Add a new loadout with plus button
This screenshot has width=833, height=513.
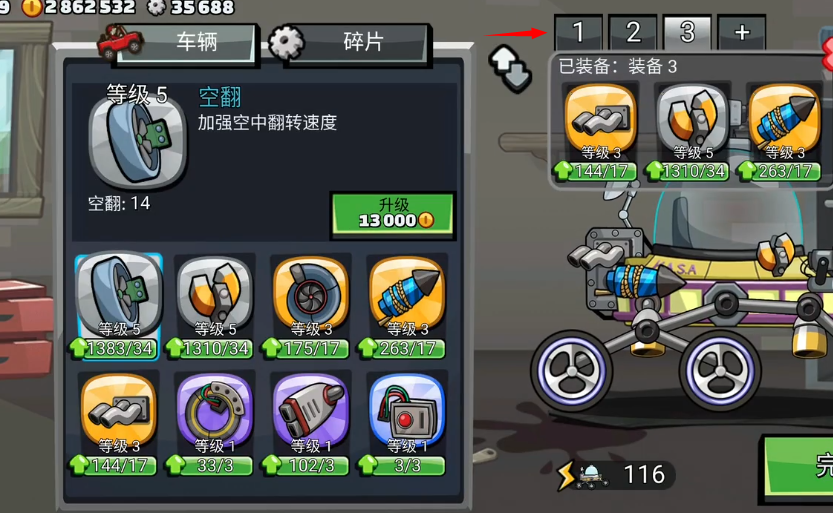(x=742, y=32)
